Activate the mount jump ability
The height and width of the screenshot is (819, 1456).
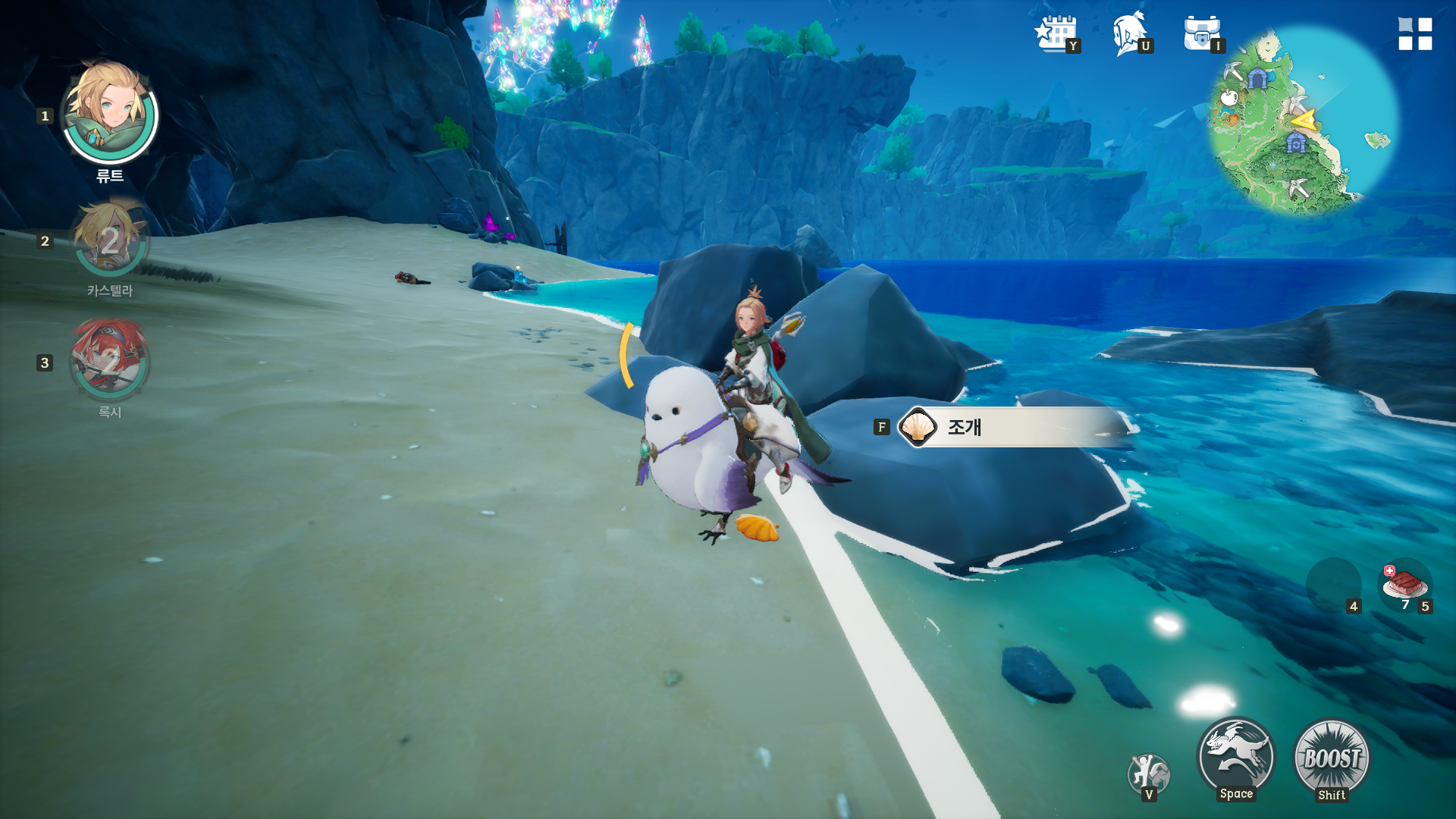pyautogui.click(x=1236, y=757)
